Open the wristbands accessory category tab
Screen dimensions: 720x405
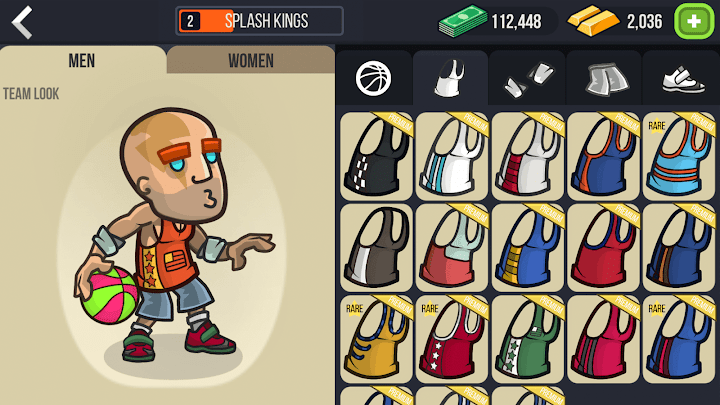(x=527, y=78)
